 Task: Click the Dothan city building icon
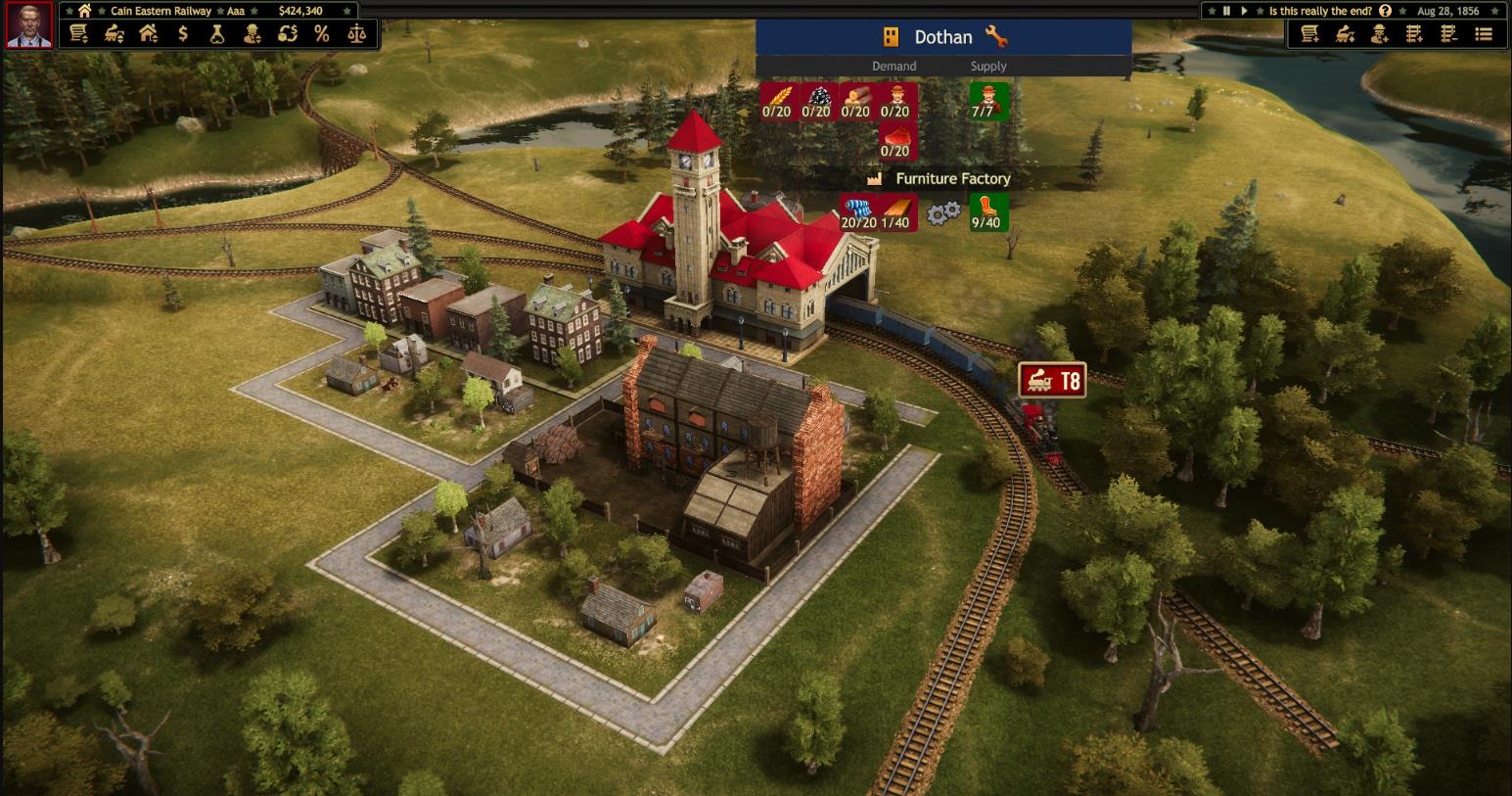click(x=891, y=37)
